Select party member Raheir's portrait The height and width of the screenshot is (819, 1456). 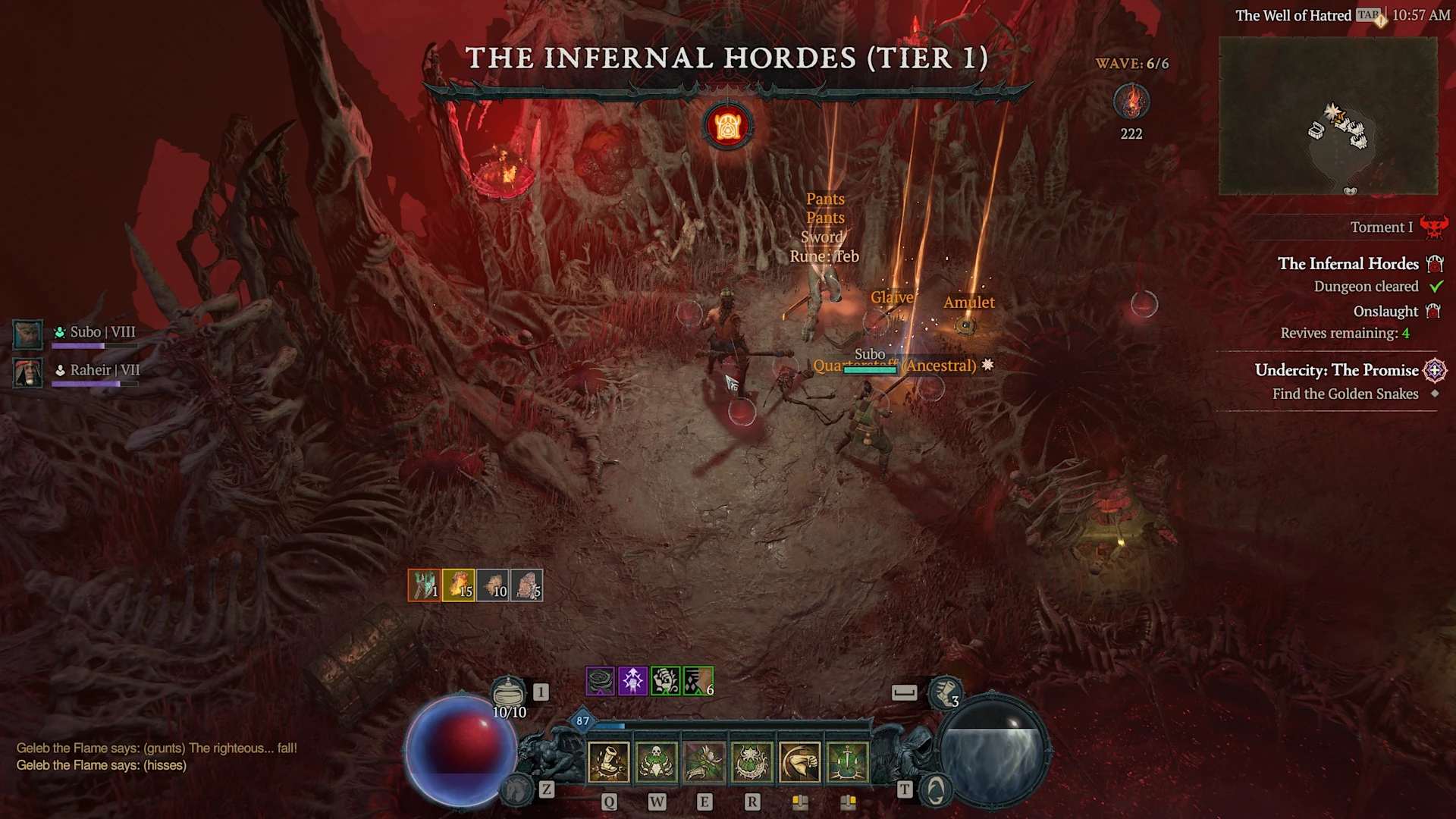(x=28, y=372)
